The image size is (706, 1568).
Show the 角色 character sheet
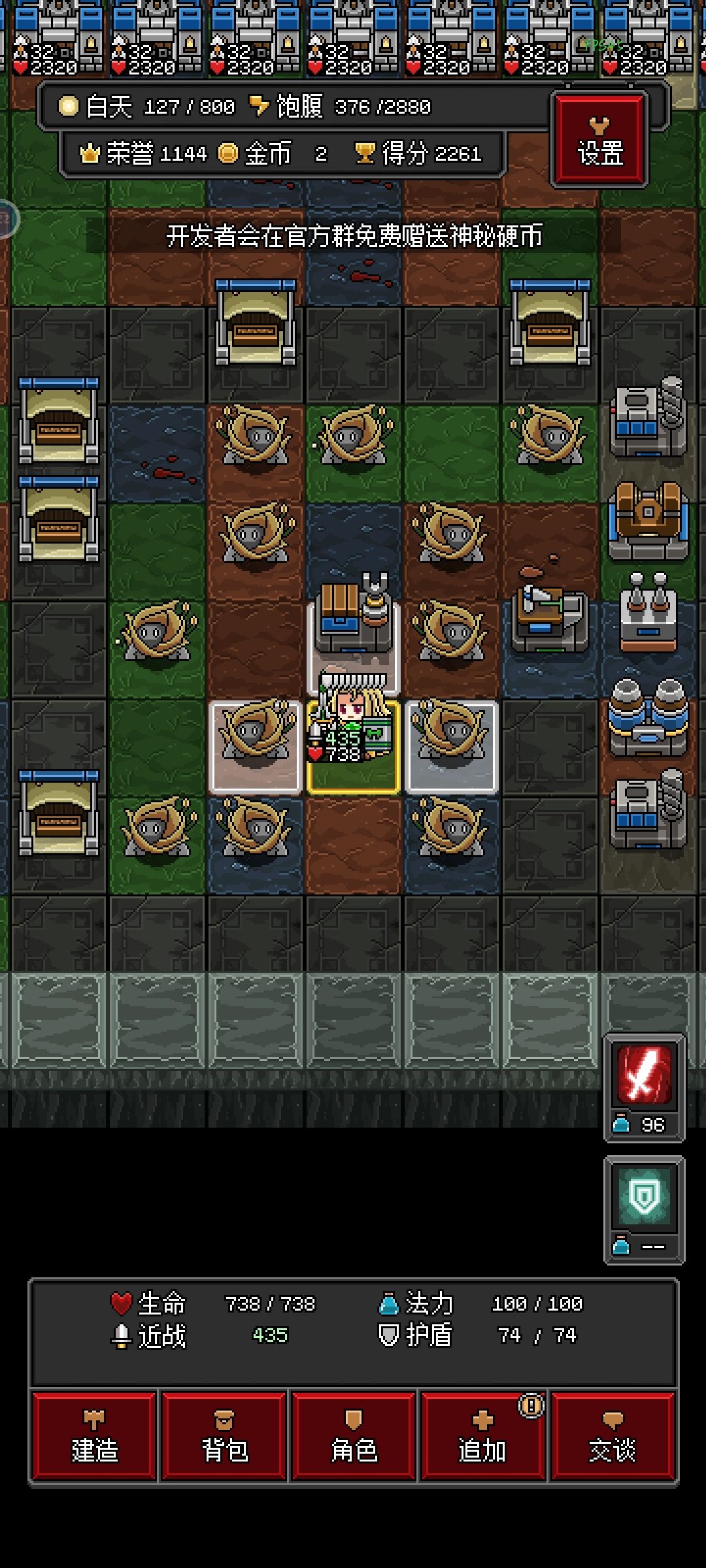pos(354,1435)
